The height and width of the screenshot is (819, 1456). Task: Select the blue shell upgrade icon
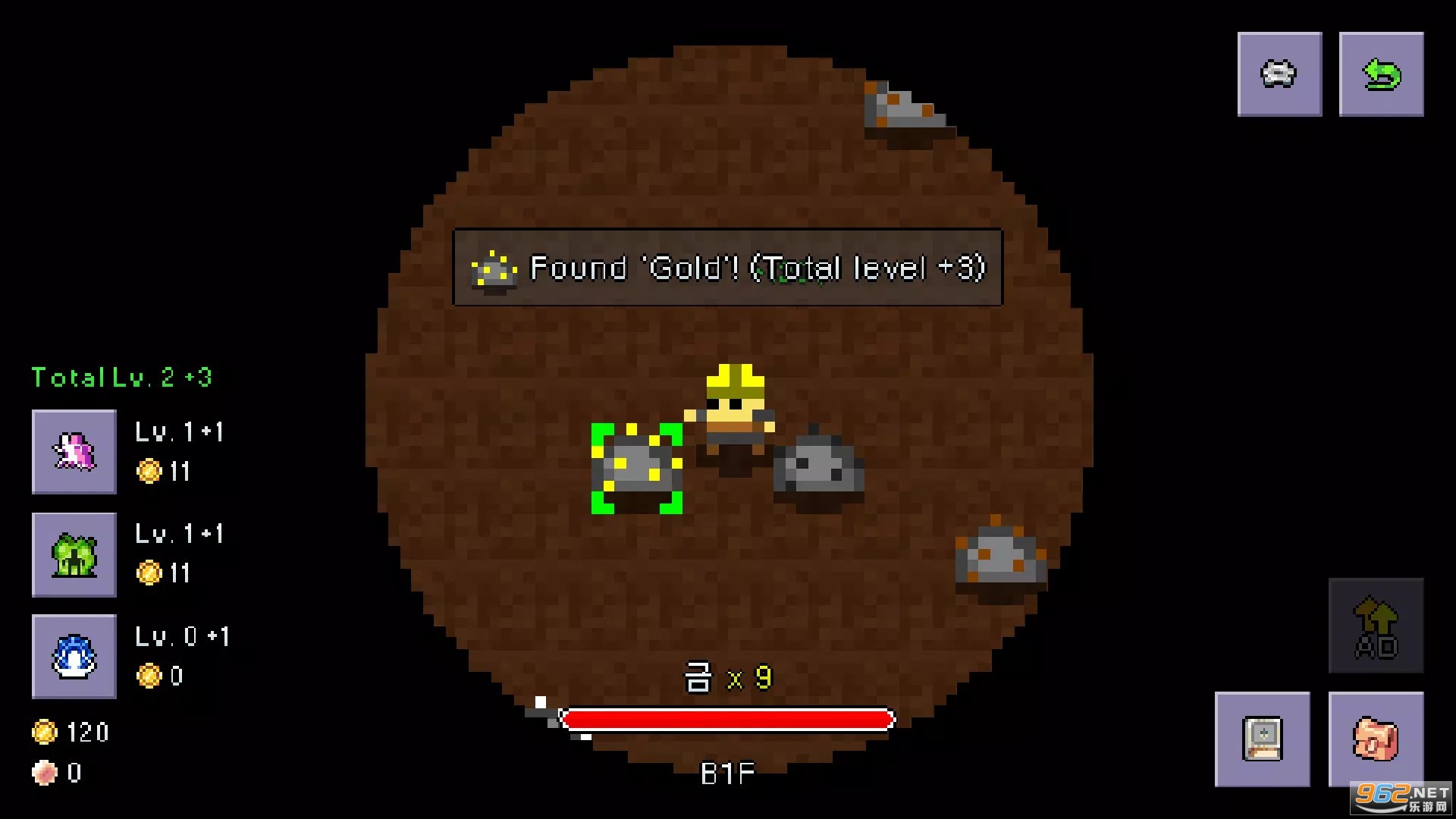click(73, 656)
